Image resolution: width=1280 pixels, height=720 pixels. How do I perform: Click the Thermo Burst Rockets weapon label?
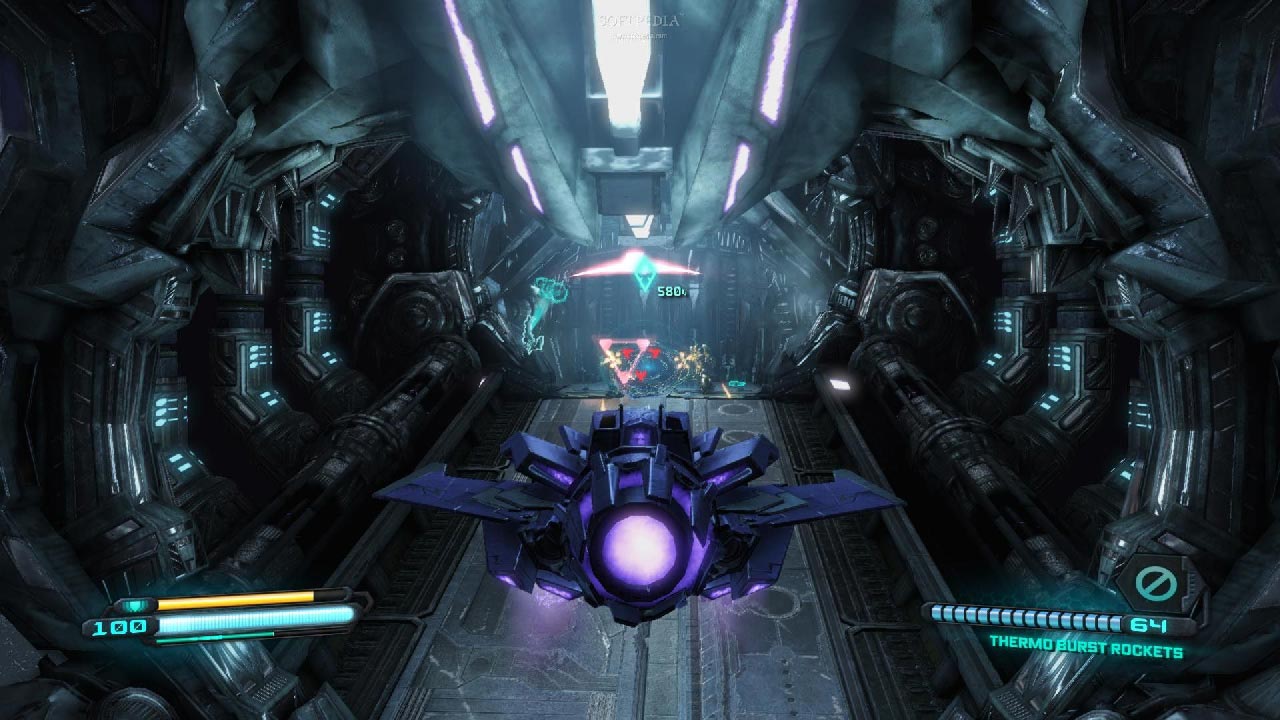[1085, 652]
